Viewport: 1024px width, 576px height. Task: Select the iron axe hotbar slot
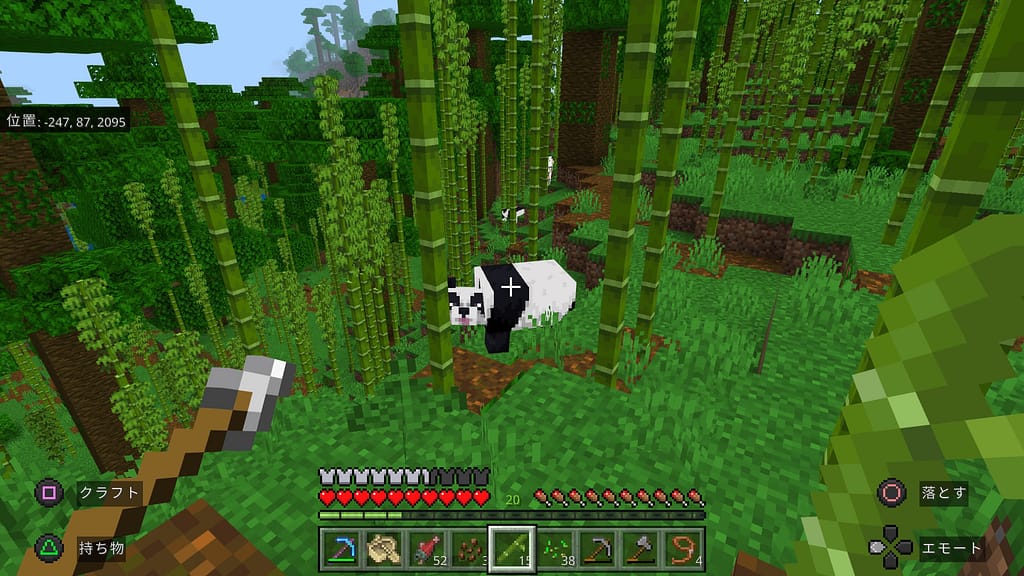click(x=641, y=548)
